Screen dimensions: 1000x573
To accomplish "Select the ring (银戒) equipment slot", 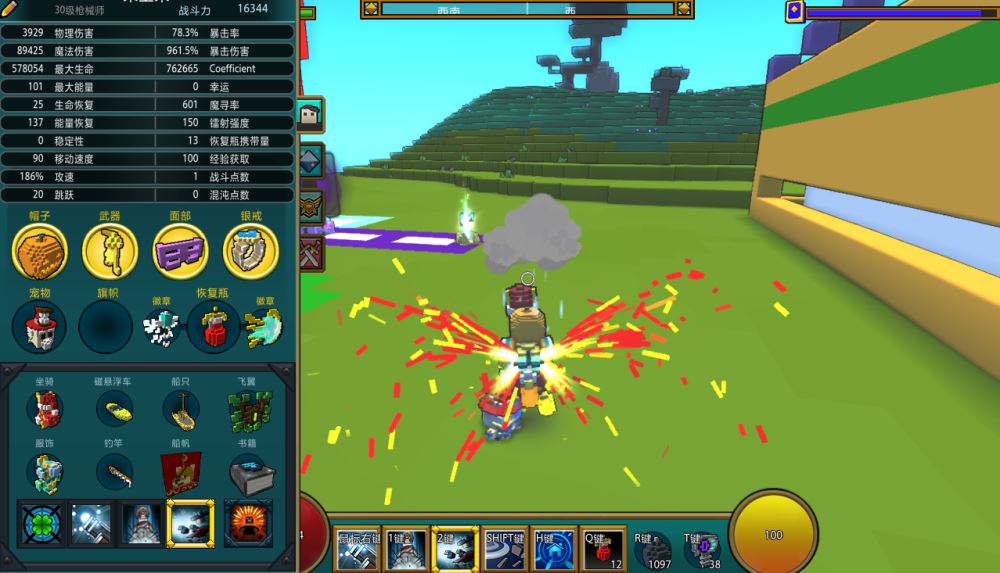I will [250, 251].
